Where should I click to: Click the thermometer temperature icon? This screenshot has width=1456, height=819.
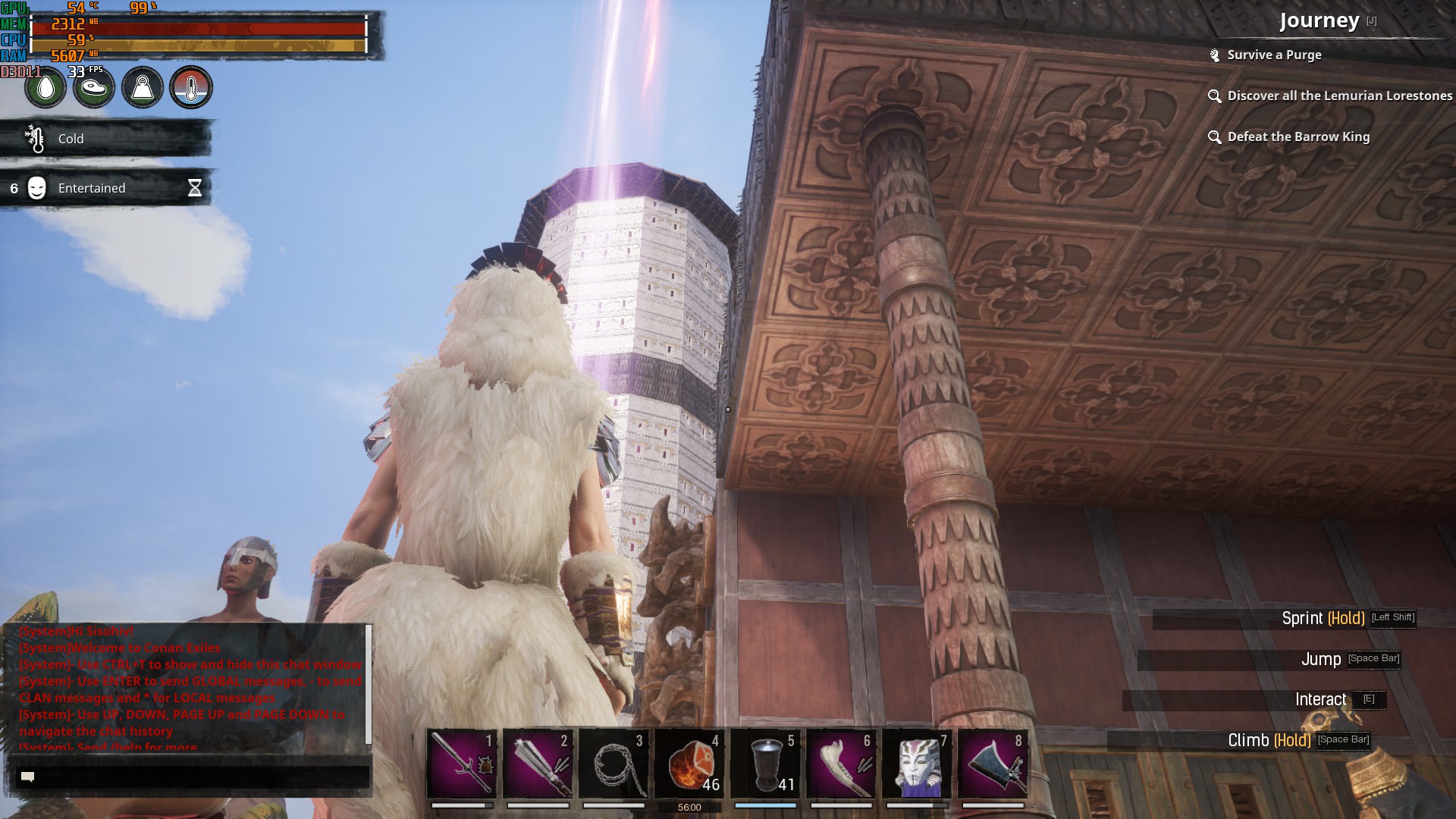(x=191, y=88)
